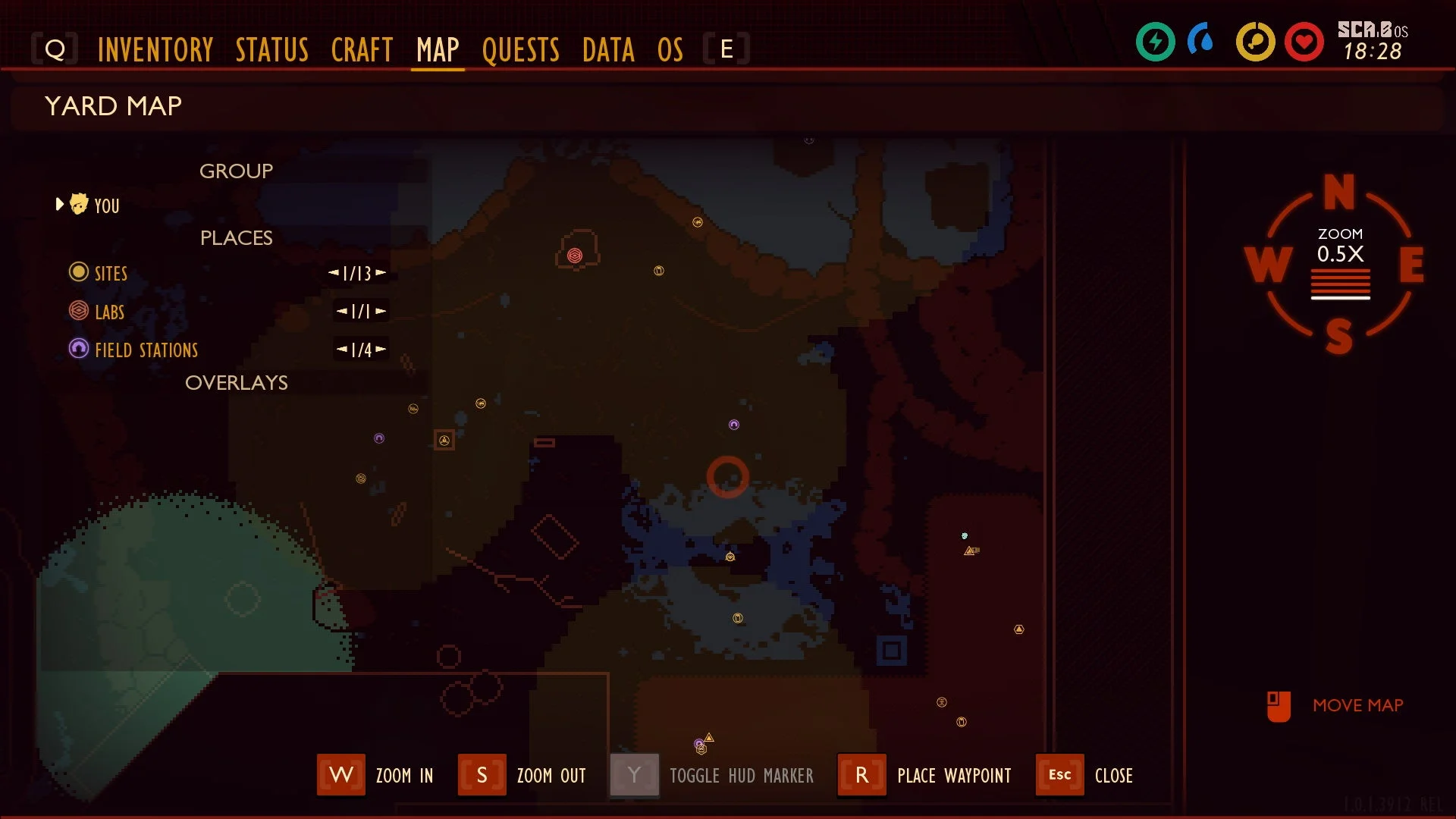Close the yard map screen
Image resolution: width=1456 pixels, height=819 pixels.
[1059, 775]
